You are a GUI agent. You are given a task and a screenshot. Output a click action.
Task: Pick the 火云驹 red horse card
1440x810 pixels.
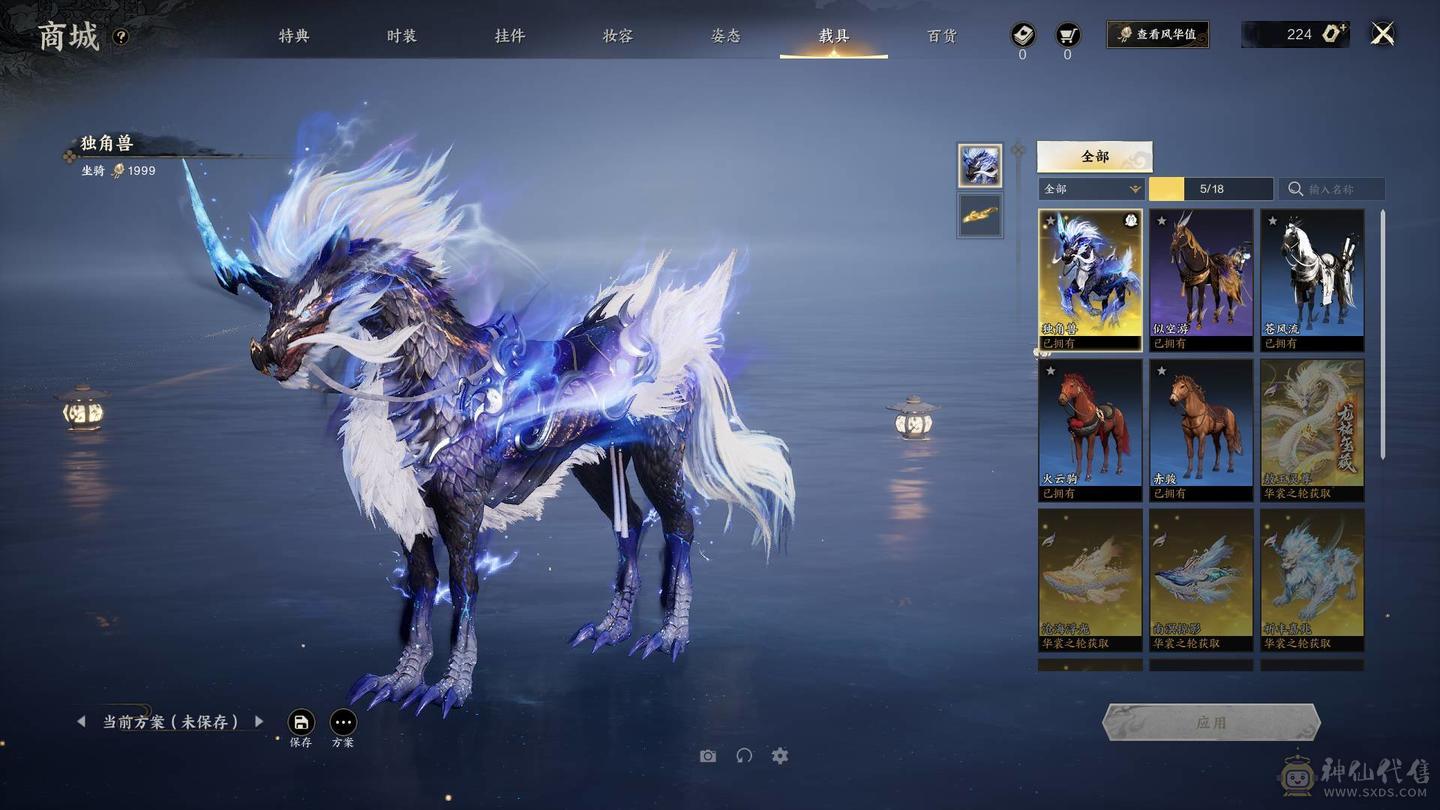[x=1090, y=429]
